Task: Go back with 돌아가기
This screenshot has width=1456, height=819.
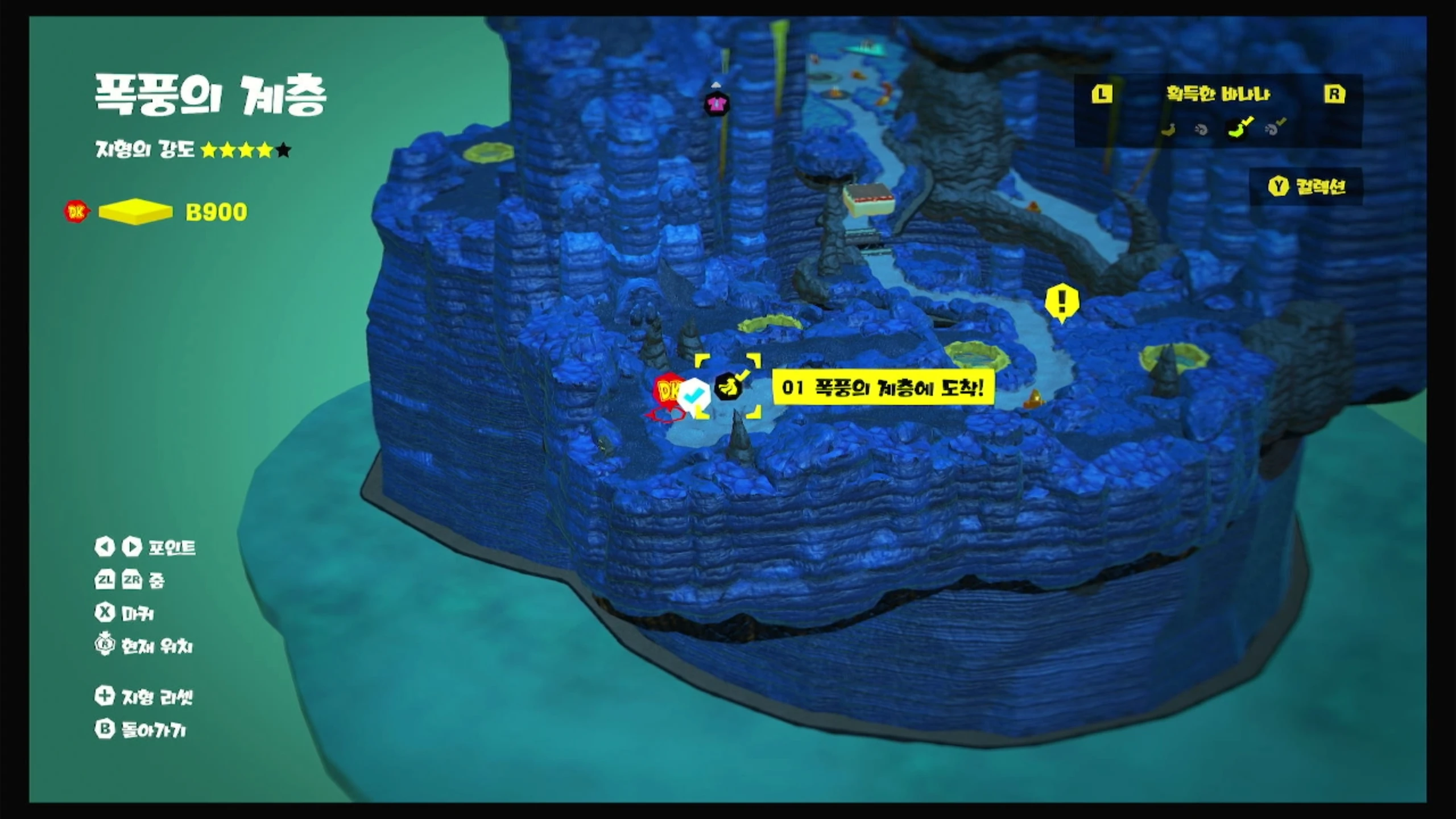Action: click(140, 730)
